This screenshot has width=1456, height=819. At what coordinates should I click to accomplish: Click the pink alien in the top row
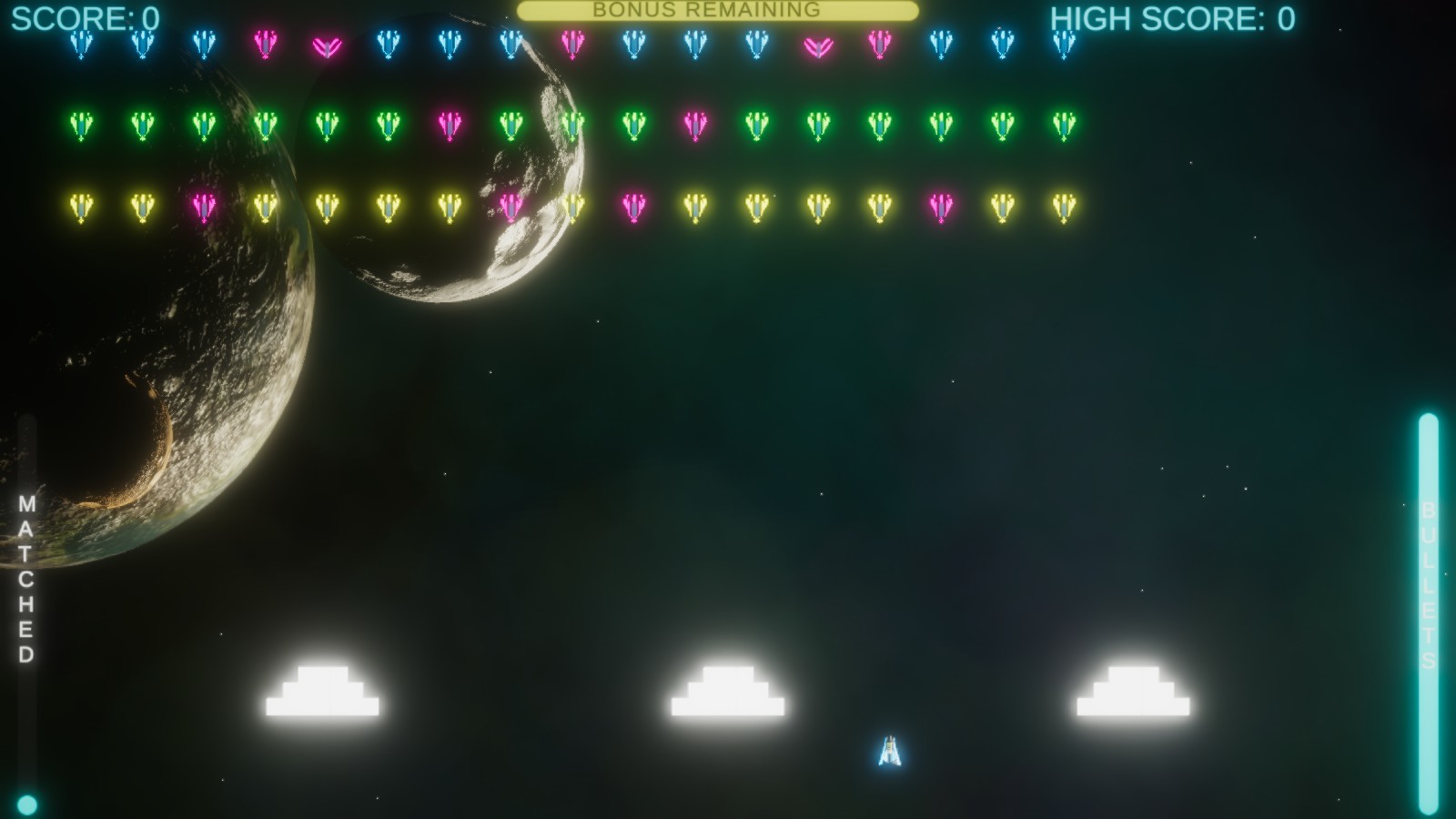click(x=265, y=44)
